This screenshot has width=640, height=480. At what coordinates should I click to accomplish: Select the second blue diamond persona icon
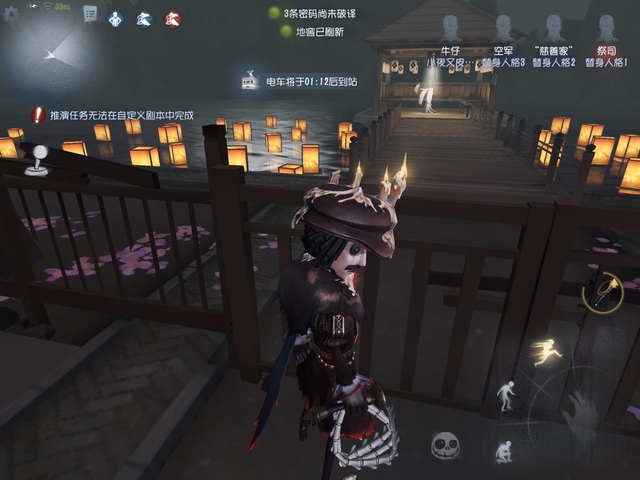(144, 17)
